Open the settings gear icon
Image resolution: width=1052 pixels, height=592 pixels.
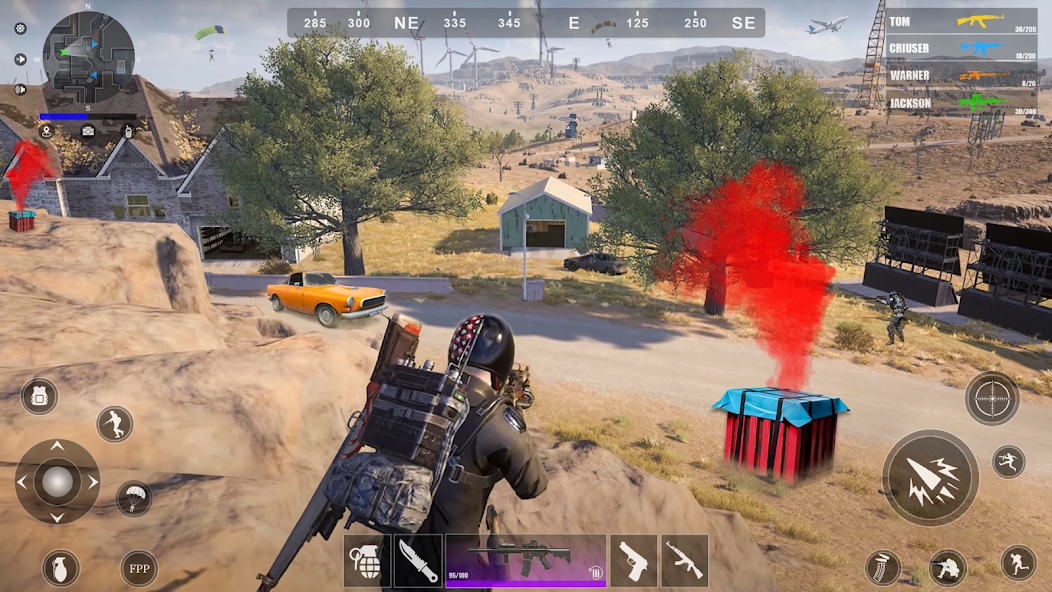(x=20, y=29)
